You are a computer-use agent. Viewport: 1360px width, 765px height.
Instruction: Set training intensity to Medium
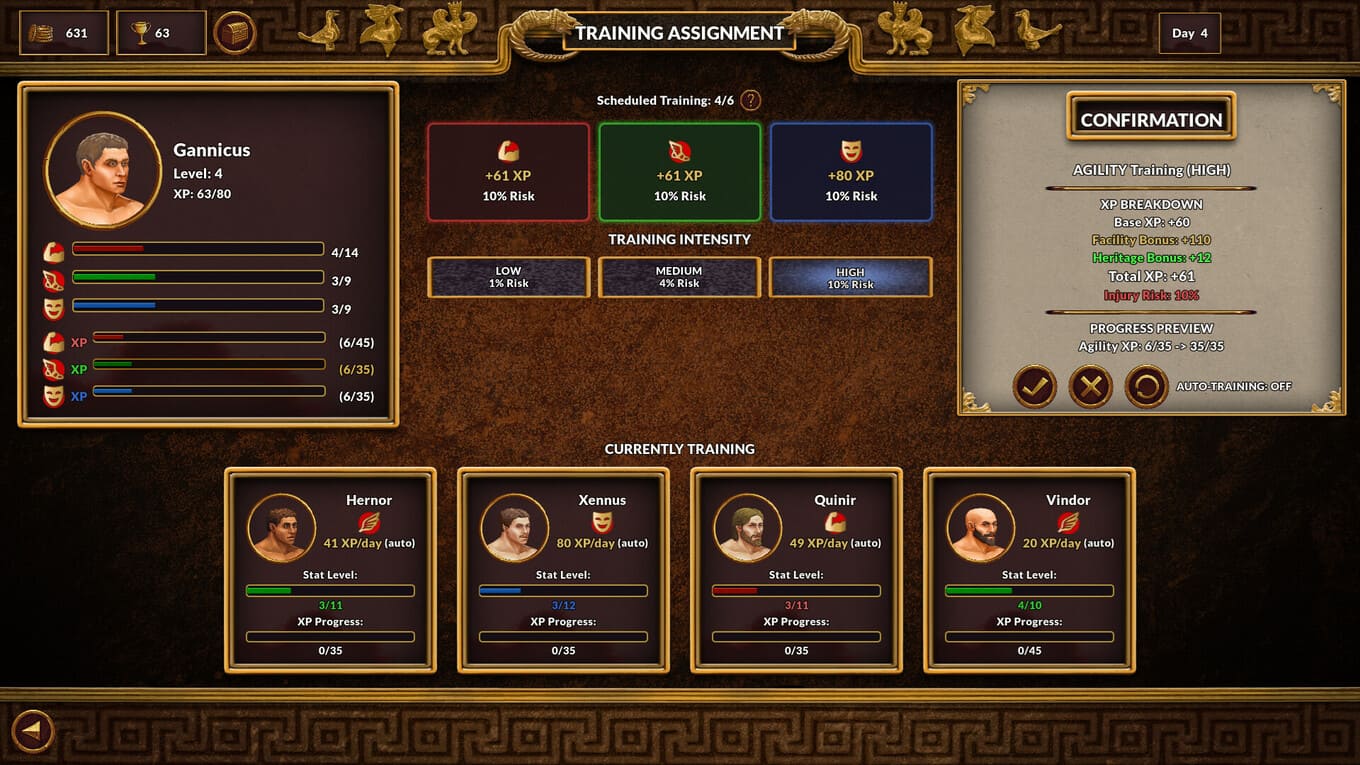click(x=680, y=277)
